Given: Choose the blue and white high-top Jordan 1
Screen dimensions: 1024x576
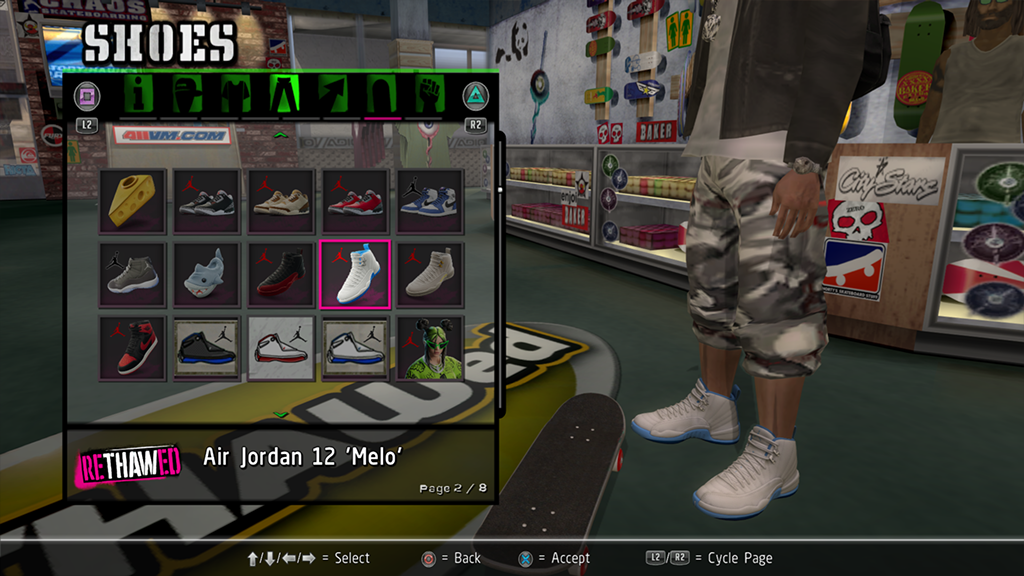Looking at the screenshot, I should 429,201.
